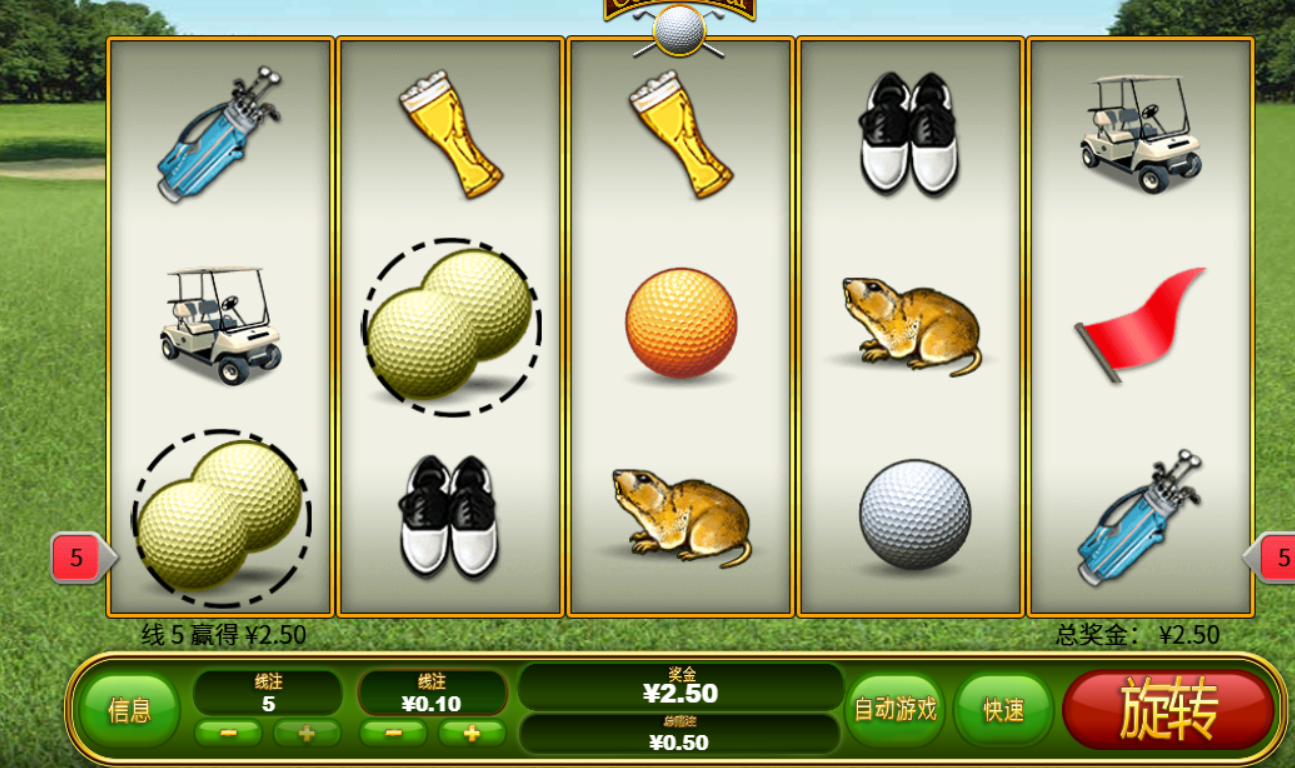Screen dimensions: 1295x768
Task: Start 自动游戏 autoplay mode
Action: (895, 709)
